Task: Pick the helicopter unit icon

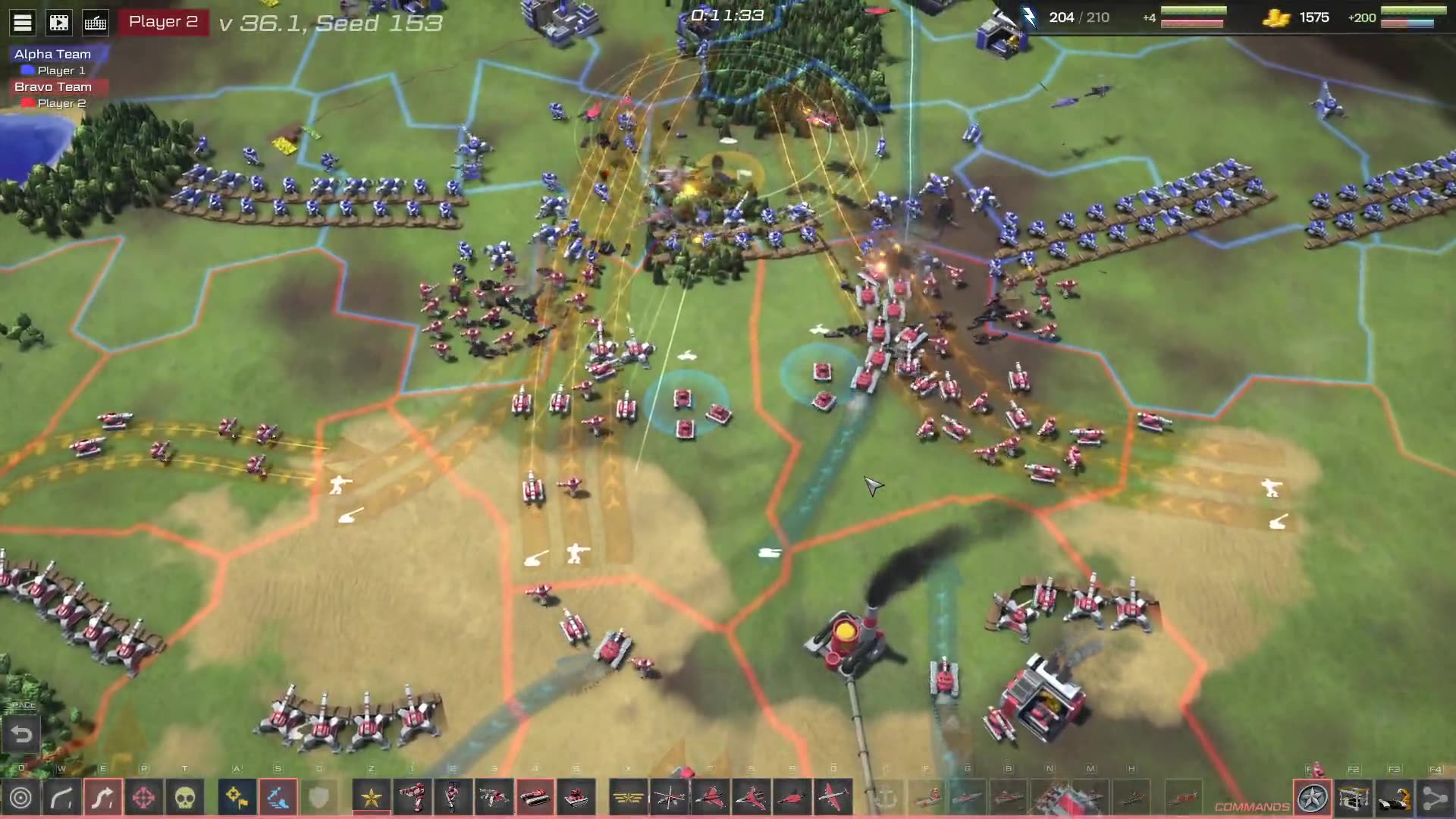Action: [669, 798]
